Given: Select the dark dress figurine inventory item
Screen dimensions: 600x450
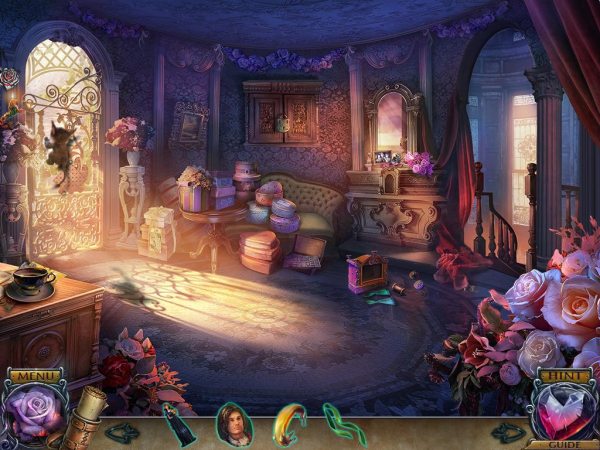Looking at the screenshot, I should (178, 423).
